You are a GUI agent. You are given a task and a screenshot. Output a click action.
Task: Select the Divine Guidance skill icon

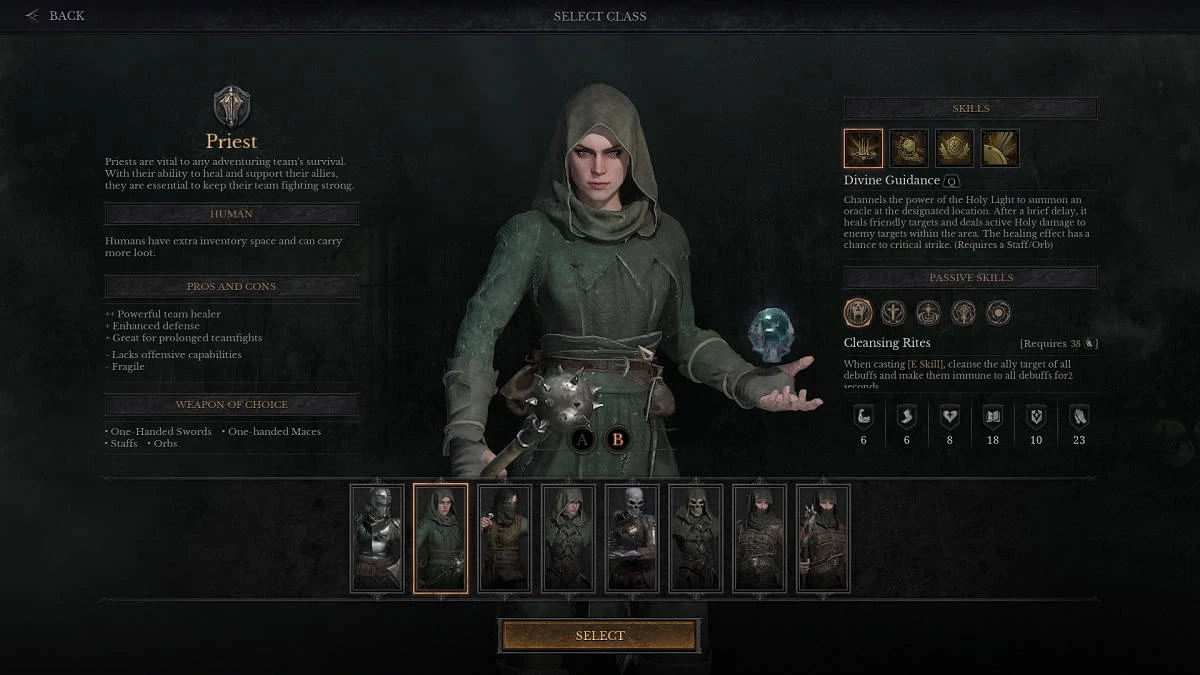(863, 148)
